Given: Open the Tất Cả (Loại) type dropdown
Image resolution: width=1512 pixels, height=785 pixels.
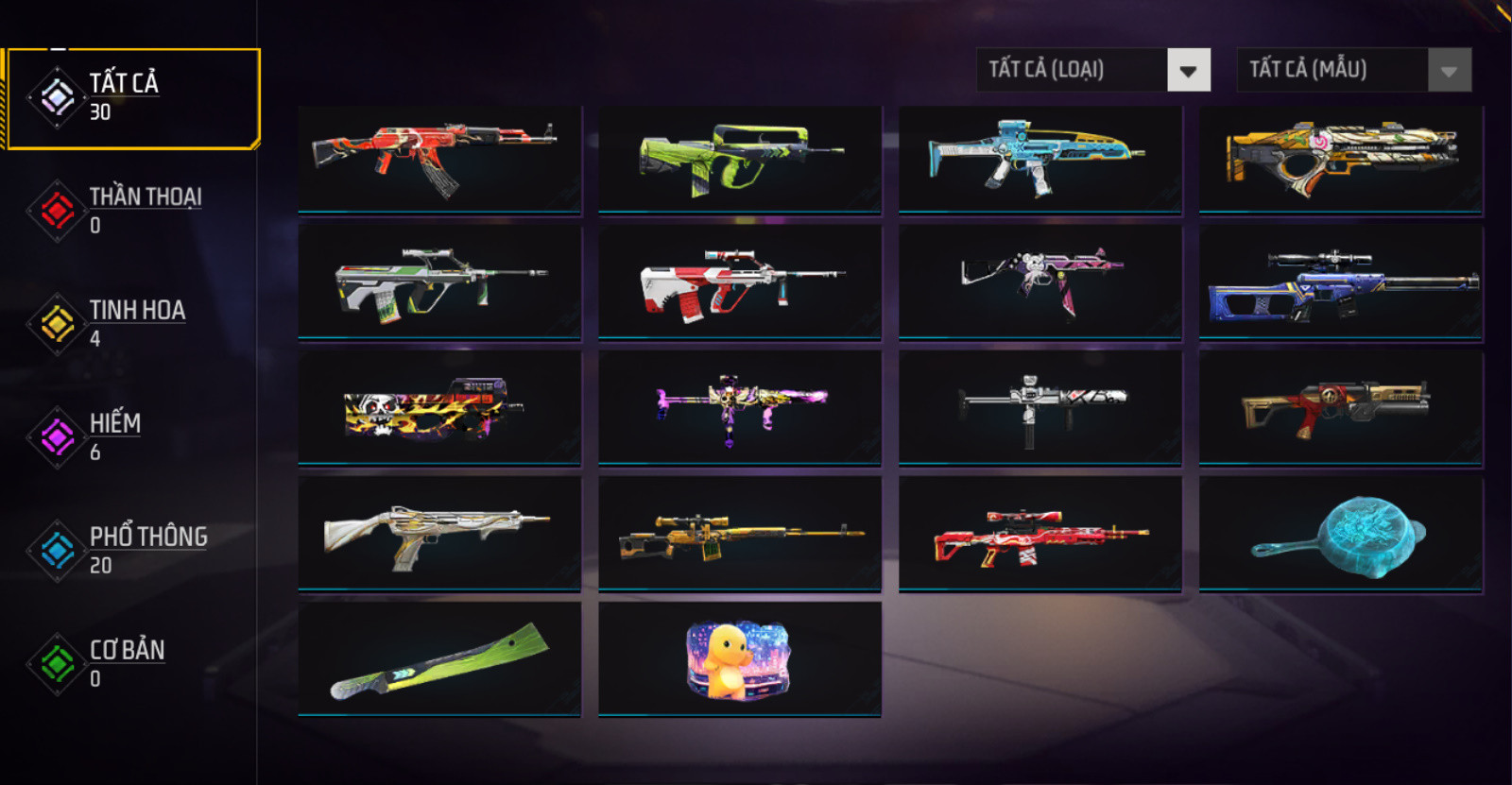Looking at the screenshot, I should pyautogui.click(x=1093, y=70).
